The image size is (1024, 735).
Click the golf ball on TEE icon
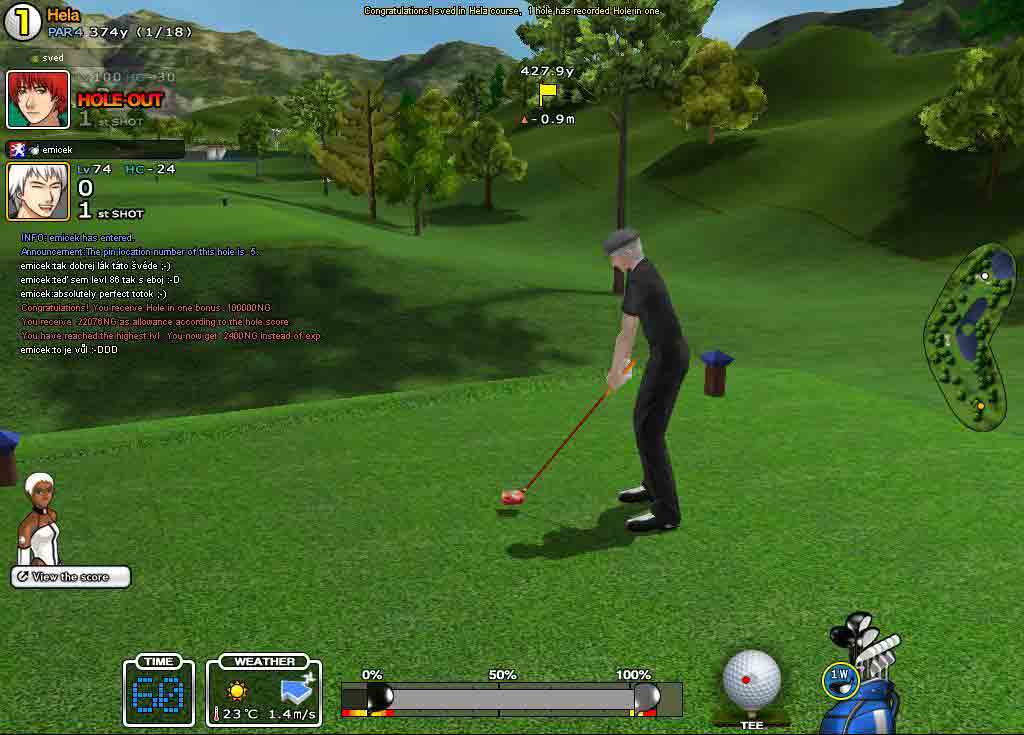click(751, 680)
